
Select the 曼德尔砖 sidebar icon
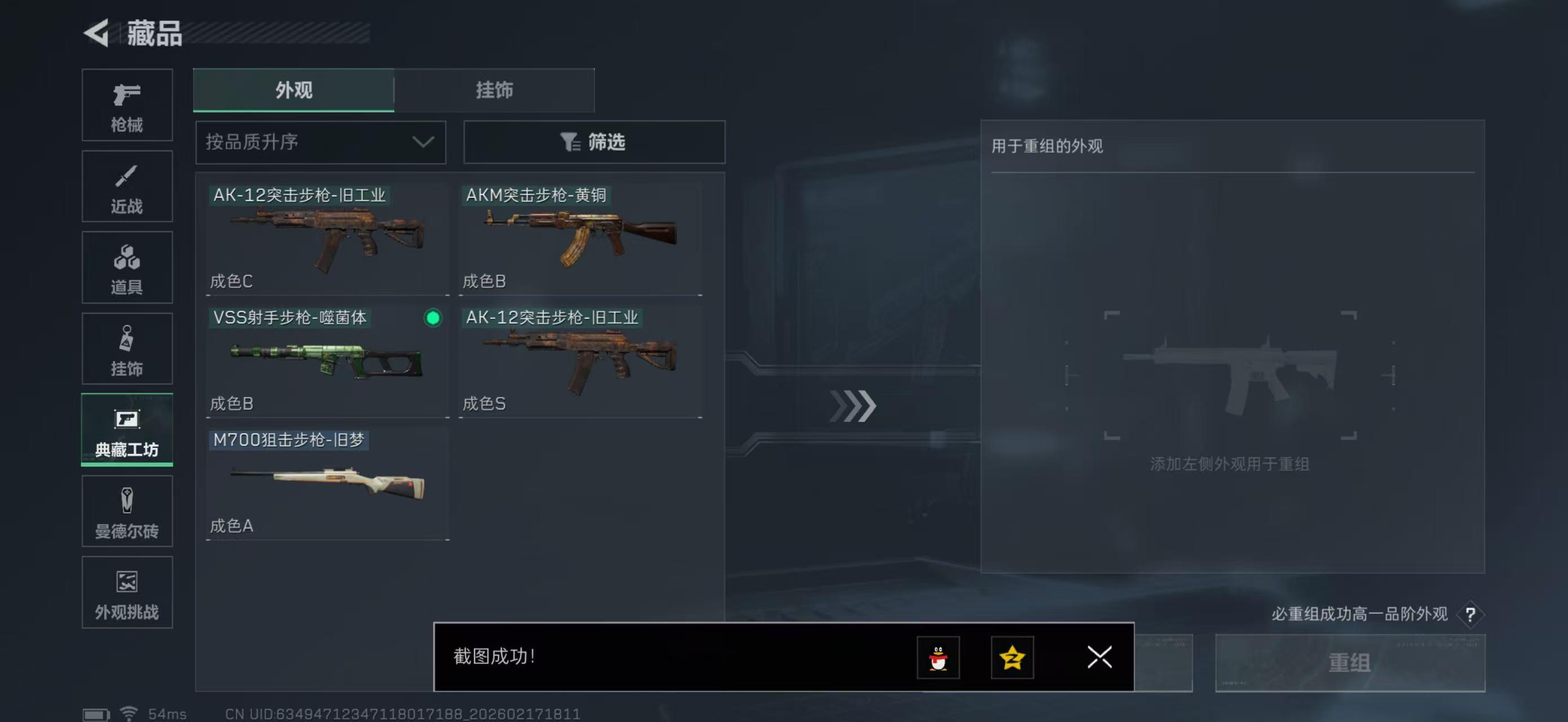click(127, 512)
